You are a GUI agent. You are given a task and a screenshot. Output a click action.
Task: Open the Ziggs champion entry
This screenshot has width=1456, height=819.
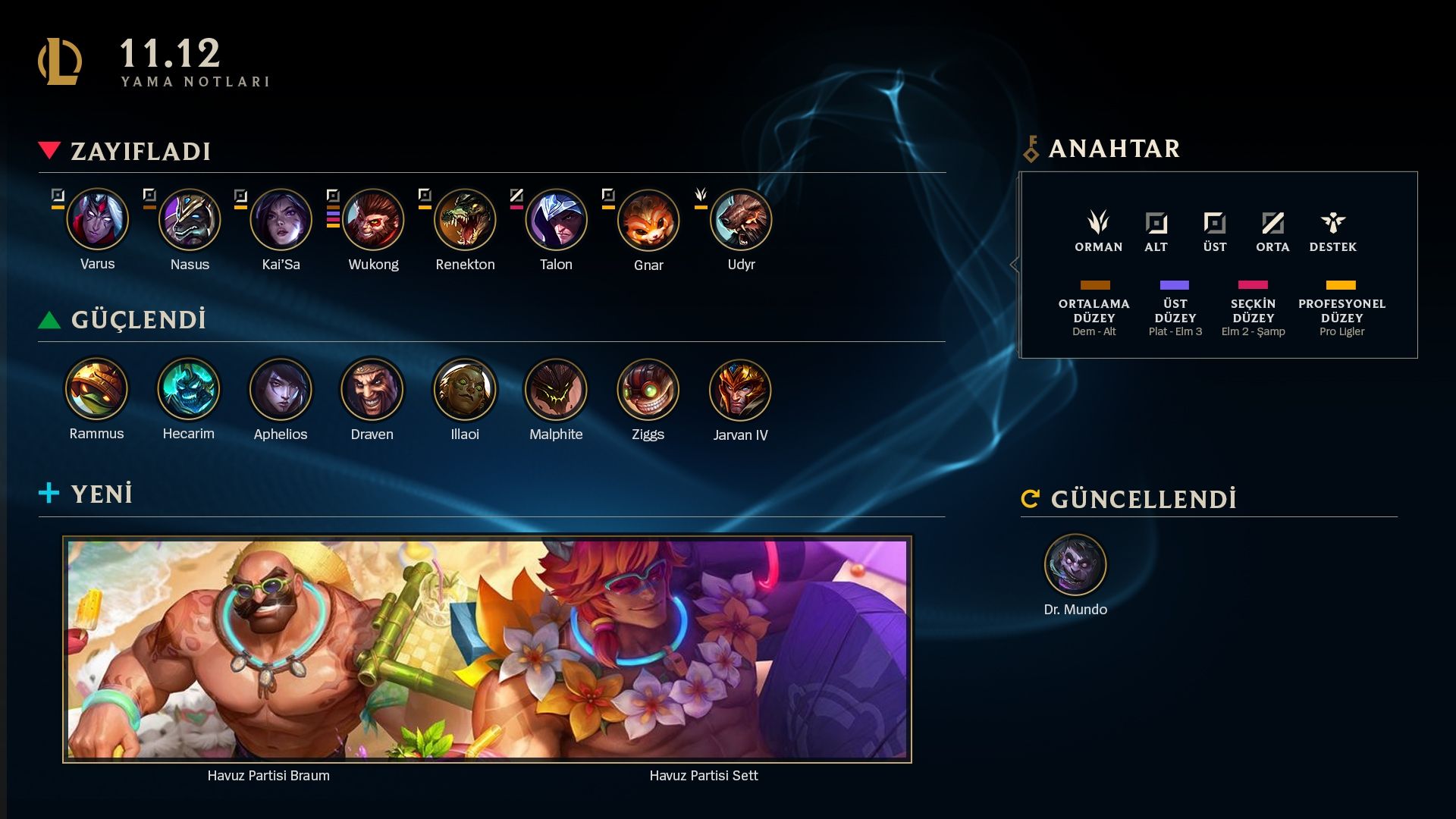point(648,389)
